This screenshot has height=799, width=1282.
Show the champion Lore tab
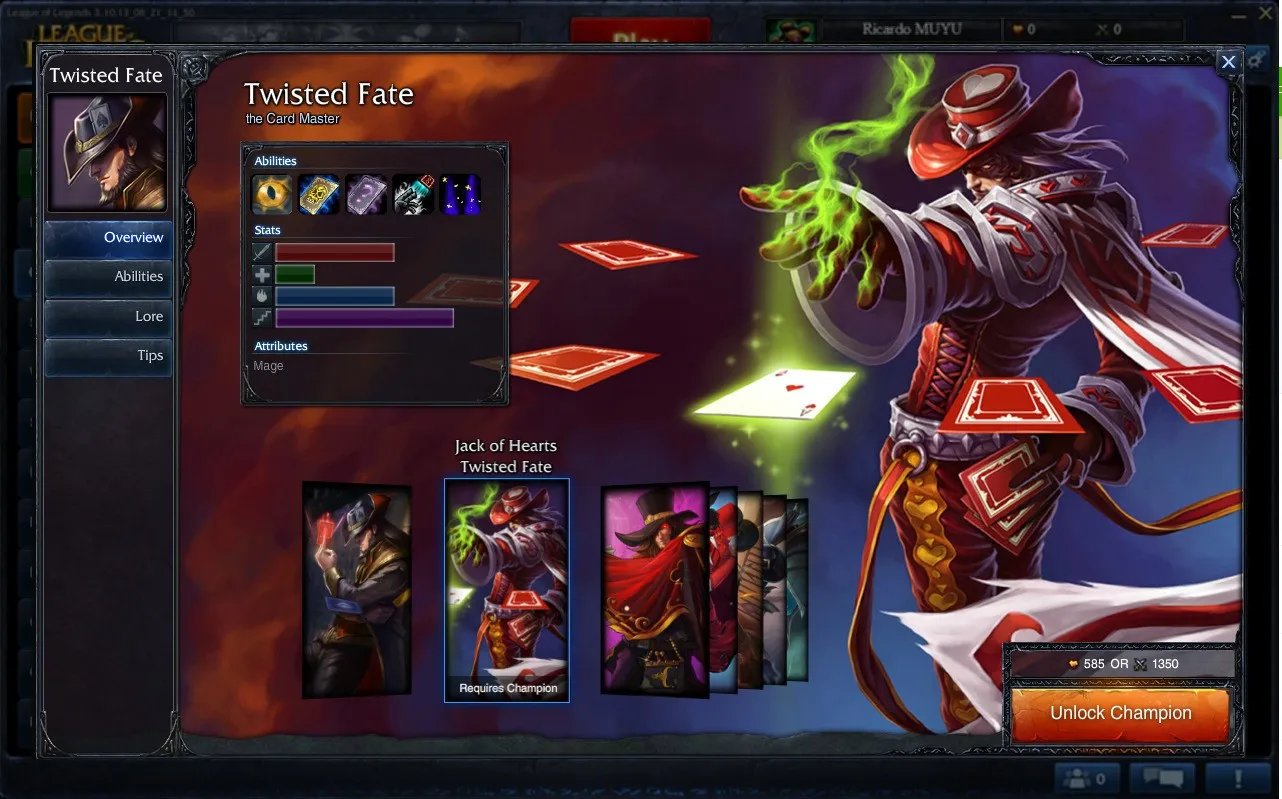[108, 316]
